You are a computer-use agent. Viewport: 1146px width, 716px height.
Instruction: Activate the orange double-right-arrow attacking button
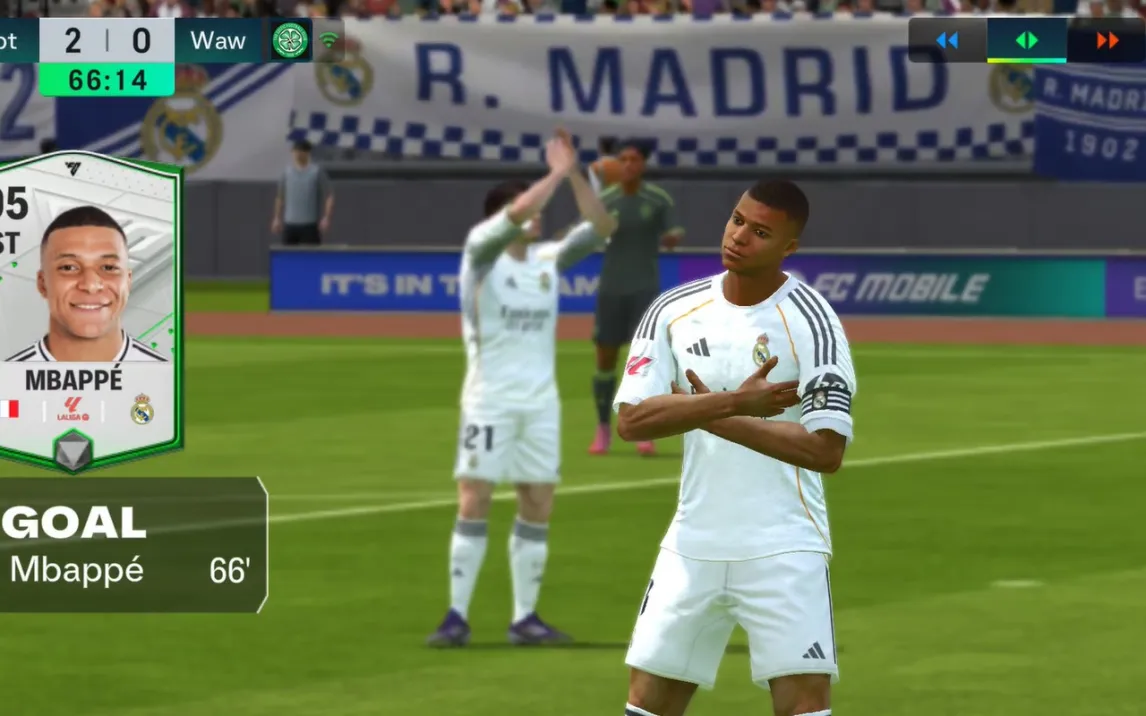coord(1107,40)
